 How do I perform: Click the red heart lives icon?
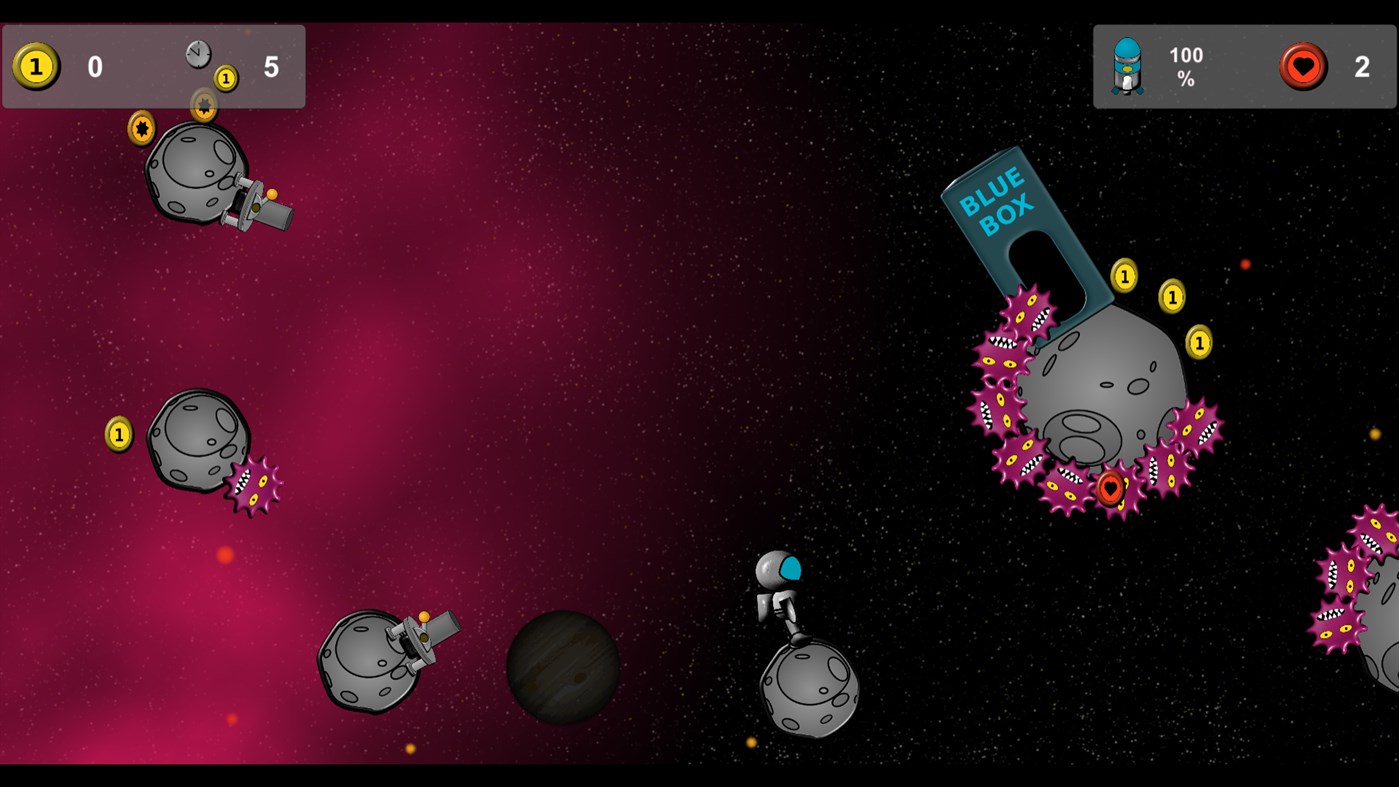click(x=1303, y=67)
